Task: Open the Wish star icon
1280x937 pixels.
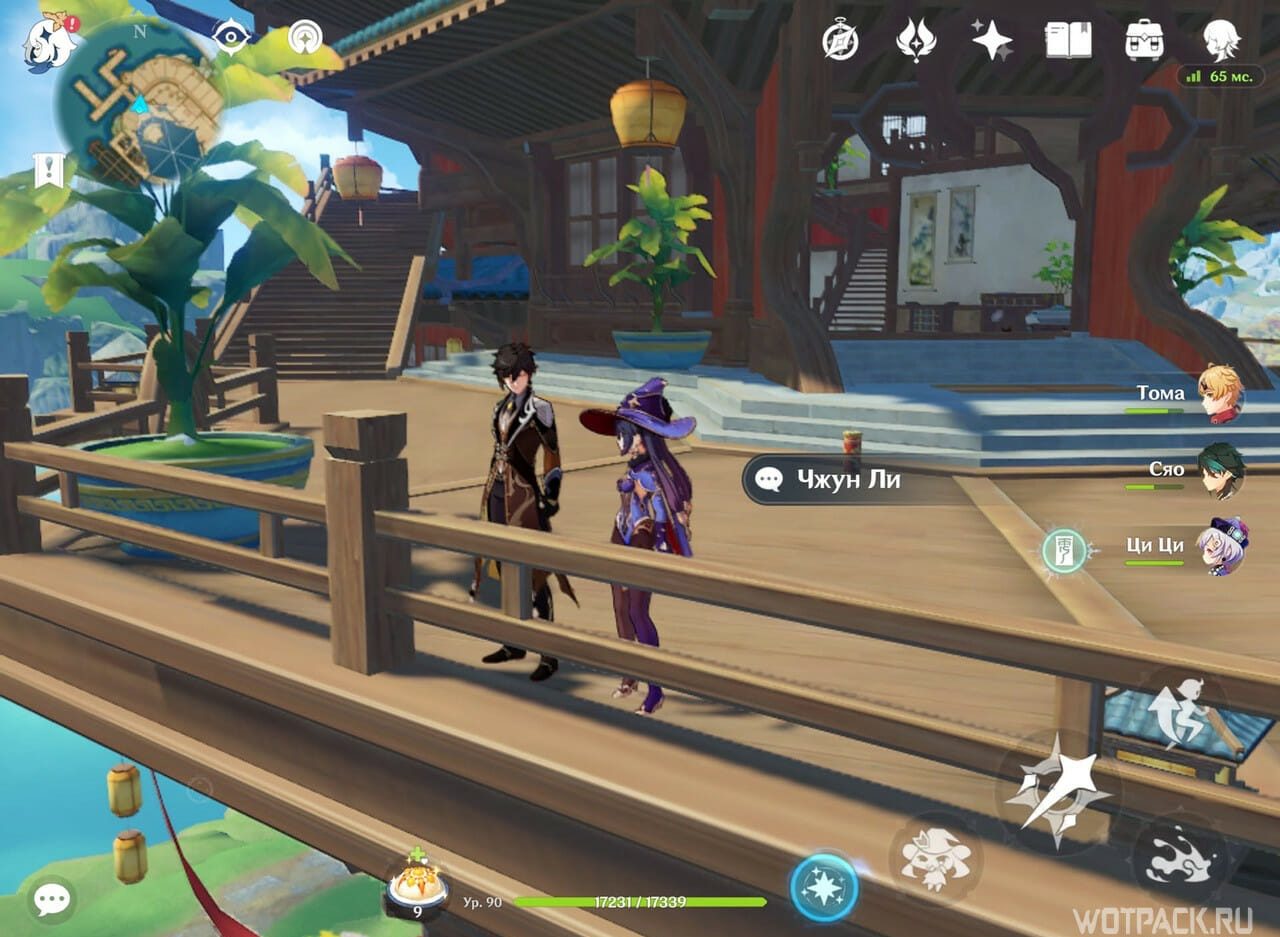Action: tap(992, 40)
